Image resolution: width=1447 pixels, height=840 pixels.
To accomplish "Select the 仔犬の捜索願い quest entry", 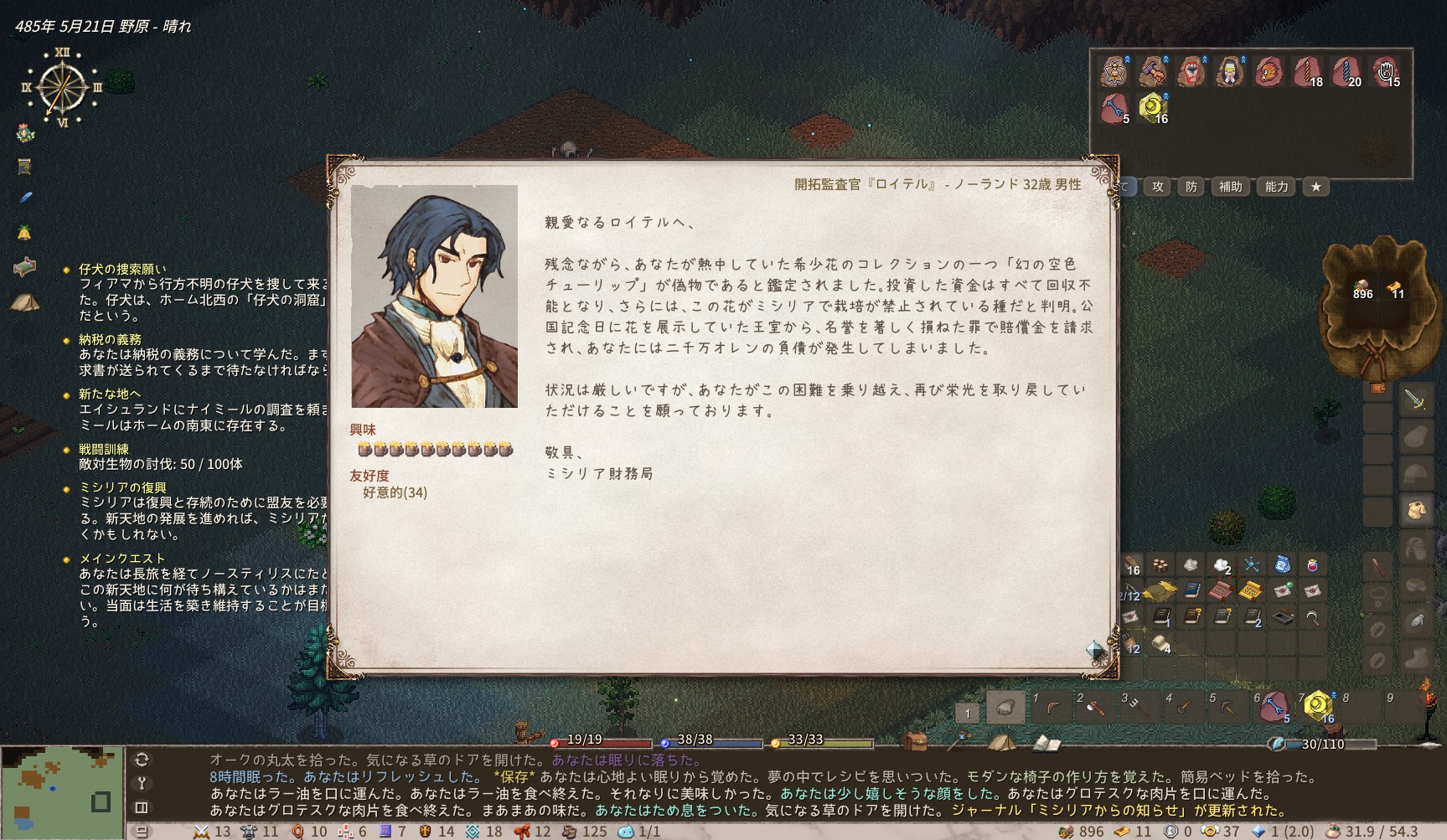I will click(122, 269).
